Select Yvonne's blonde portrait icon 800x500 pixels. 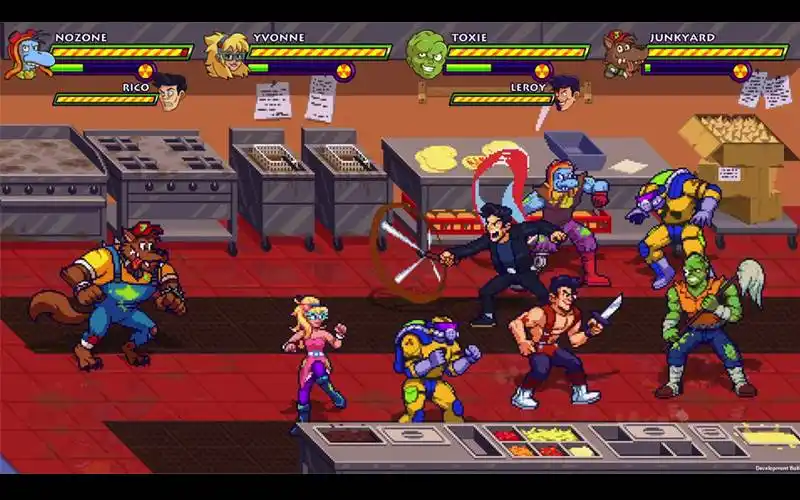[225, 54]
